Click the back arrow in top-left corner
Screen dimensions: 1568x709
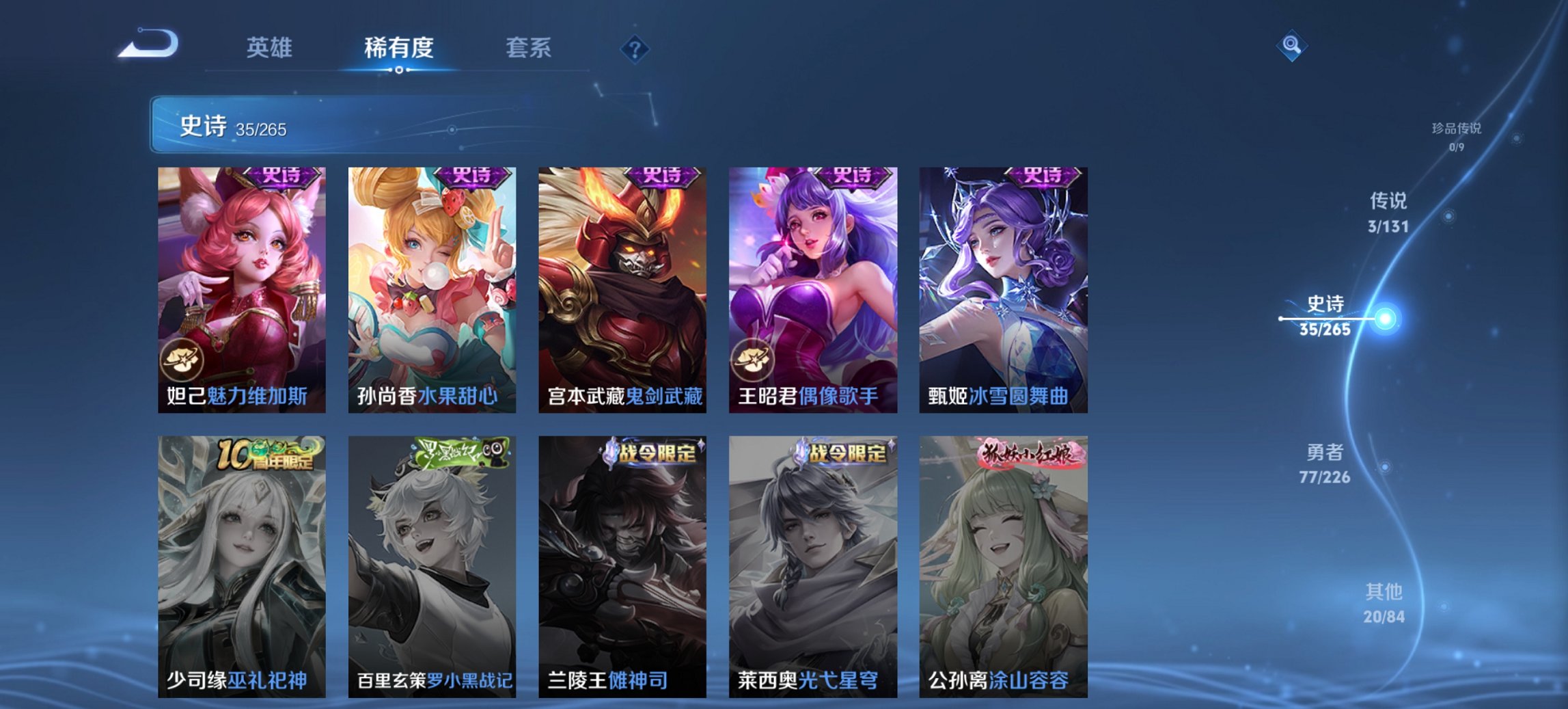pos(150,43)
